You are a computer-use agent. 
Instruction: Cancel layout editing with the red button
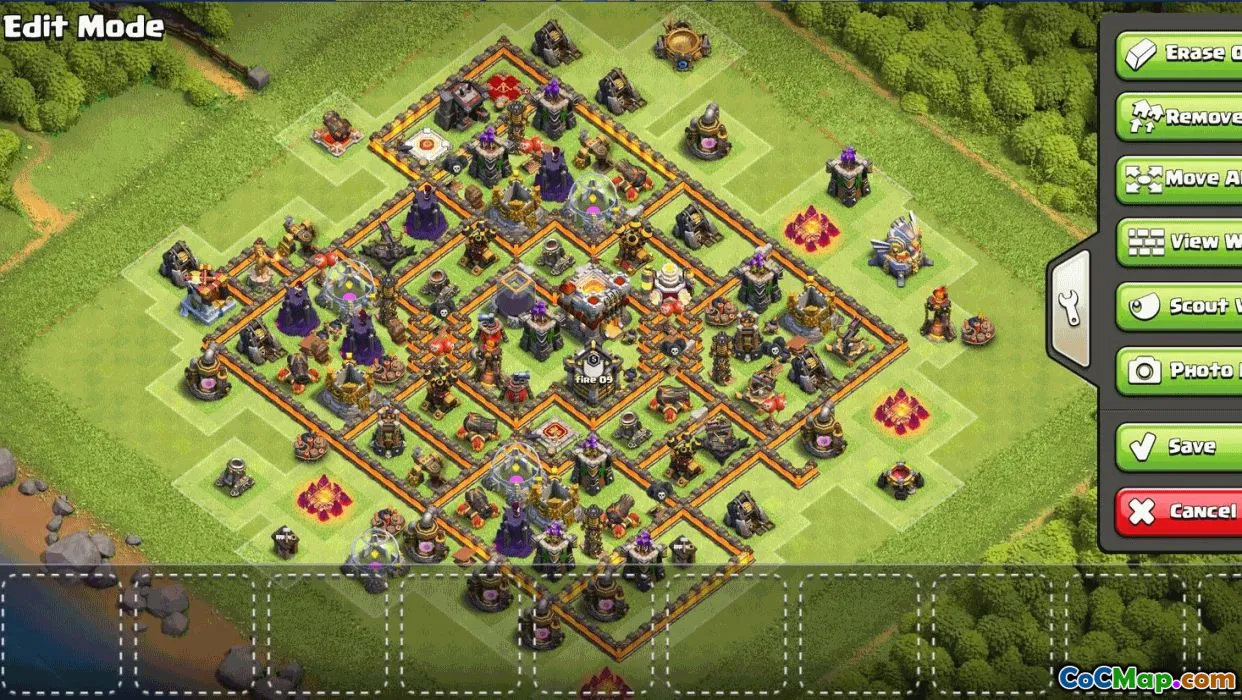pyautogui.click(x=1180, y=511)
